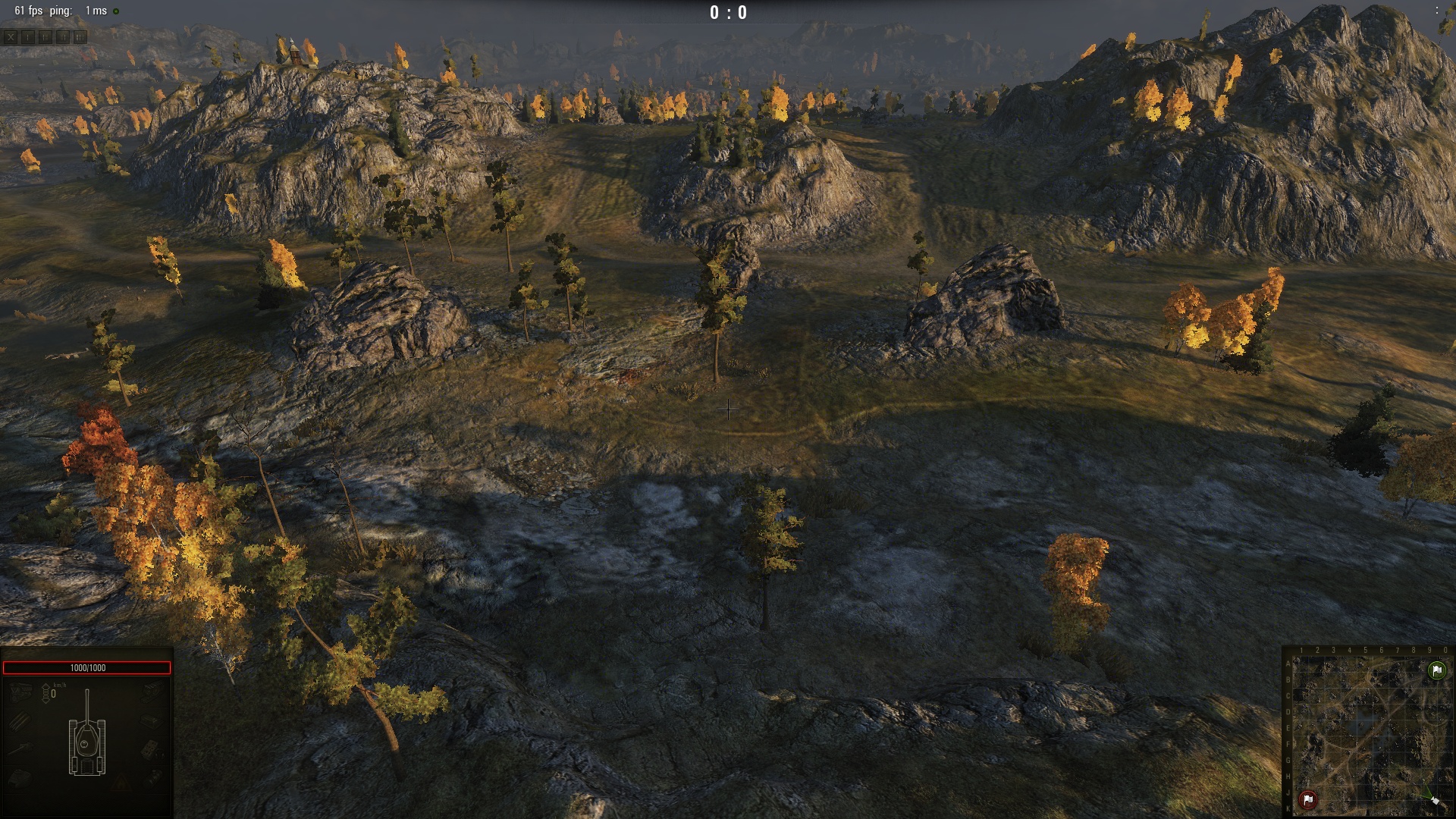Select the red flag base on minimap
Viewport: 1456px width, 819px height.
(1307, 799)
